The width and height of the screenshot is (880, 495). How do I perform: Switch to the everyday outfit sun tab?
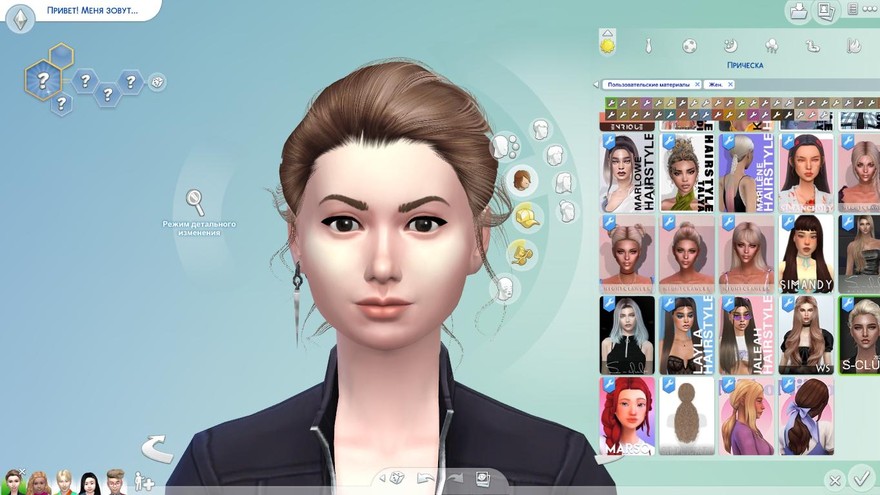coord(607,45)
